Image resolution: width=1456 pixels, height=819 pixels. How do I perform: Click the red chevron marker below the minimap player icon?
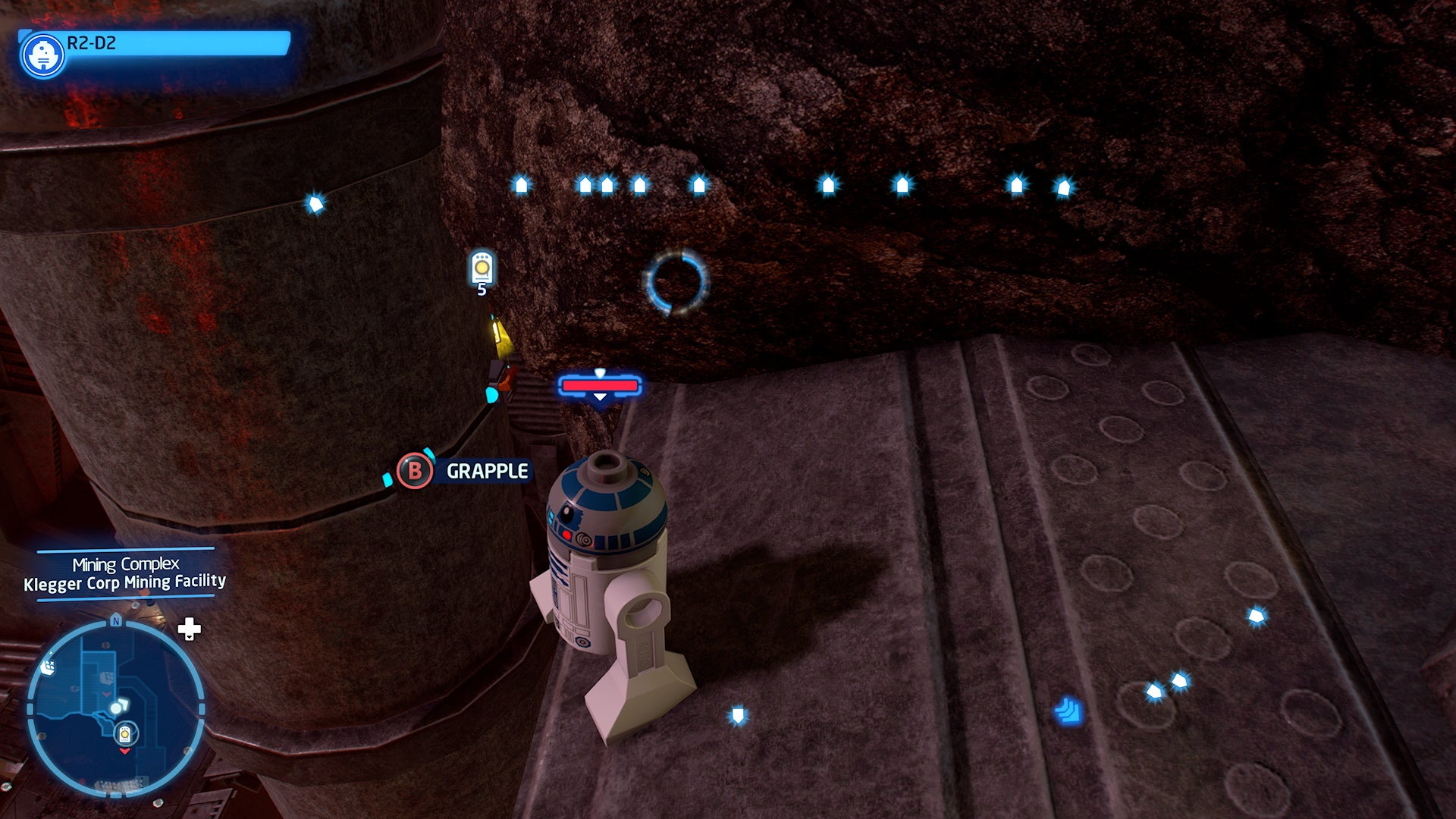coord(124,752)
